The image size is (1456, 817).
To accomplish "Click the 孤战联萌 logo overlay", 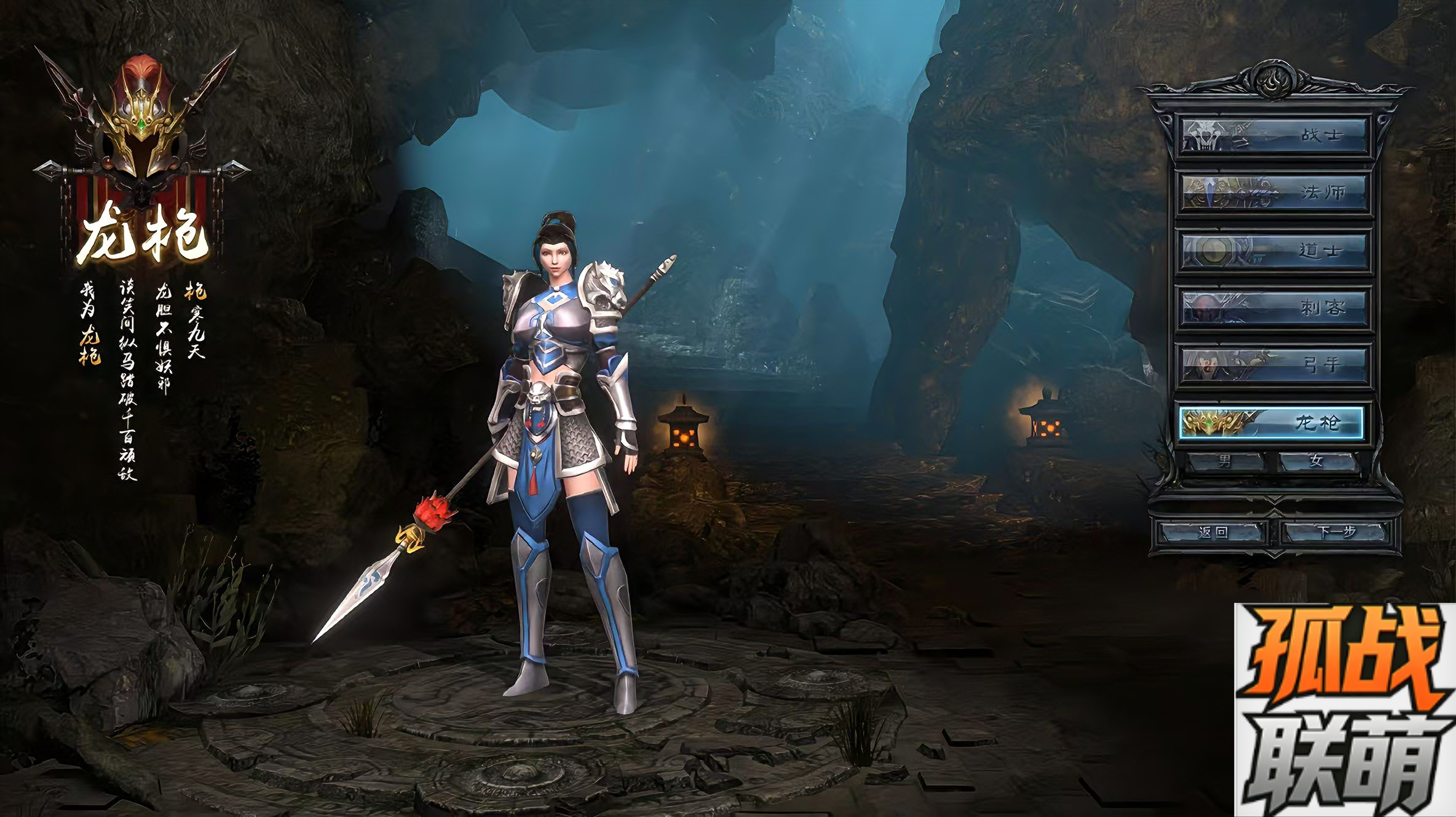I will tap(1344, 710).
